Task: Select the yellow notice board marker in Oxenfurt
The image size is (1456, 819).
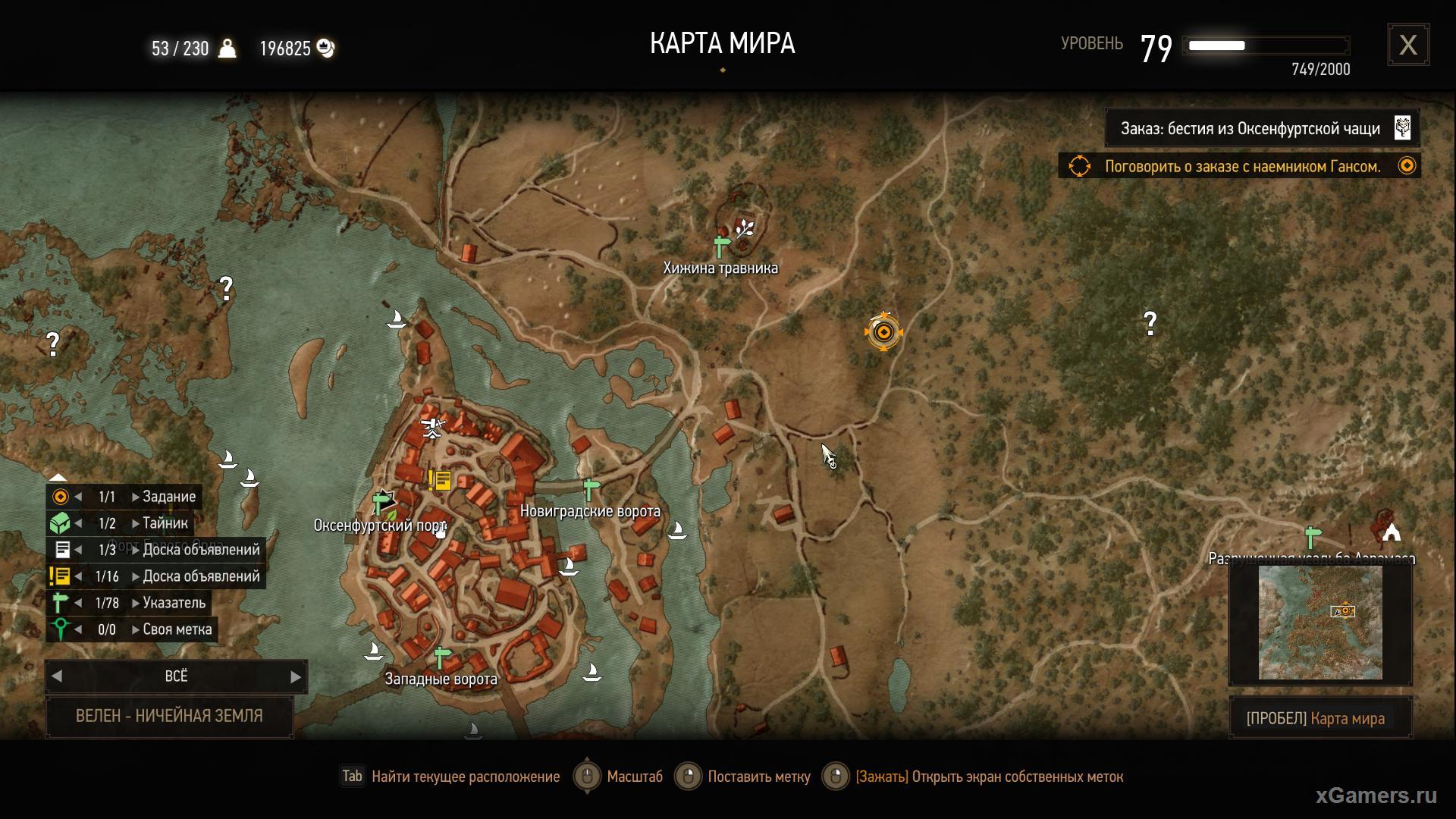Action: click(440, 480)
